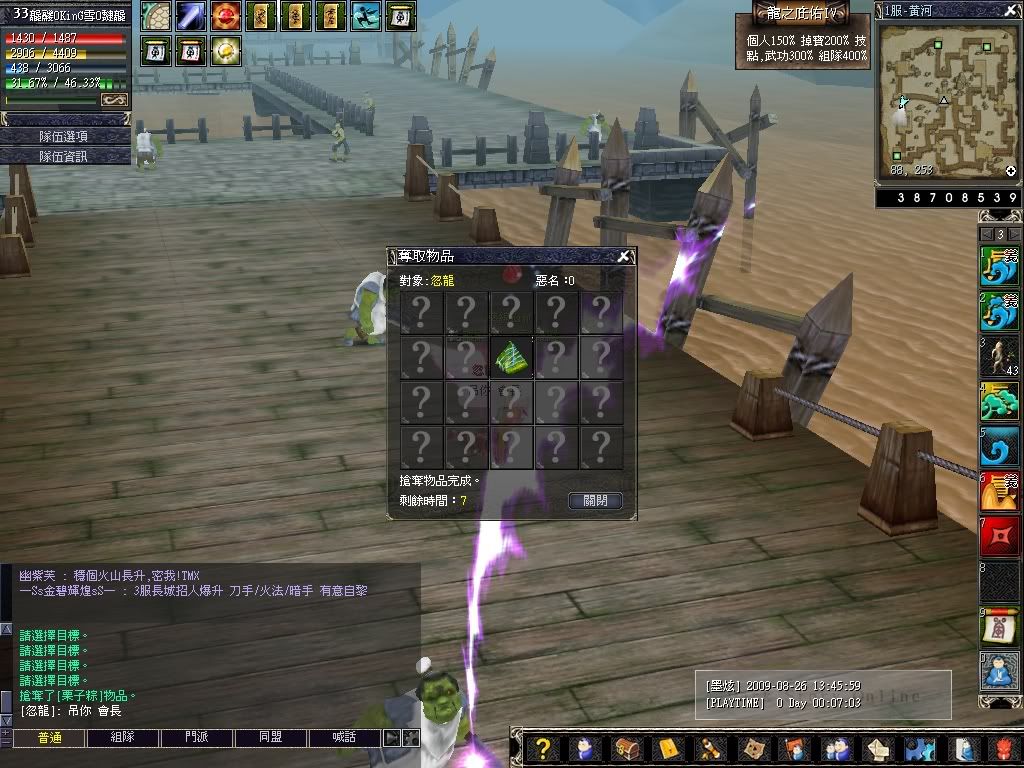Image resolution: width=1024 pixels, height=768 pixels.
Task: Select the 門派 sect chat tab
Action: (x=197, y=738)
